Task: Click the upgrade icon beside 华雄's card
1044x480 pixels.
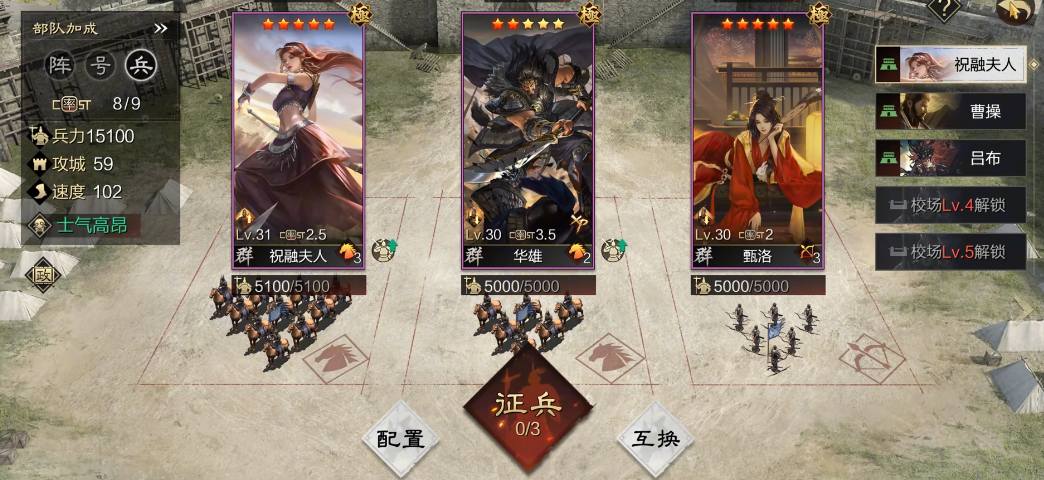Action: [614, 251]
